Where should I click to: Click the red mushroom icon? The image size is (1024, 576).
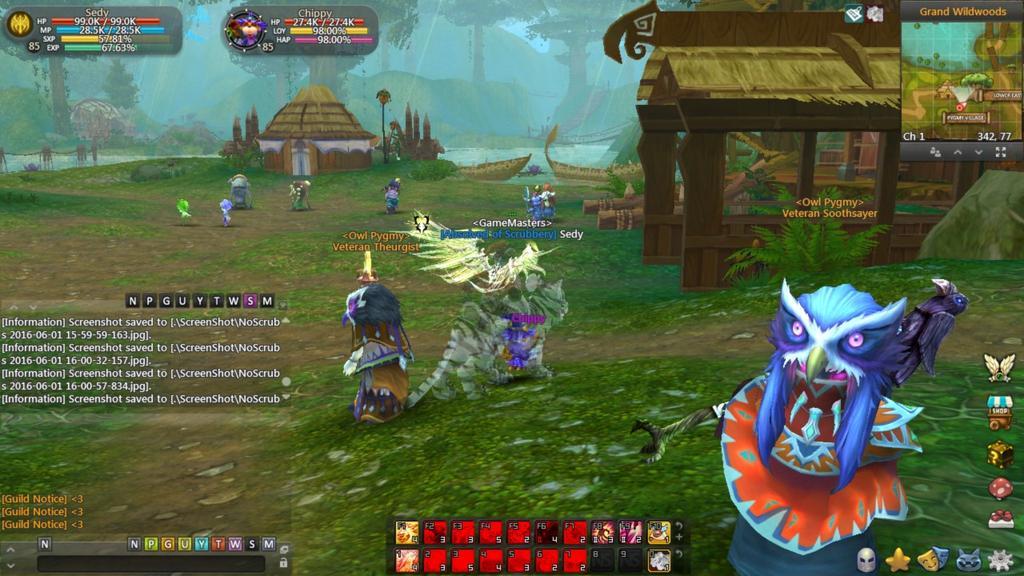point(1000,488)
